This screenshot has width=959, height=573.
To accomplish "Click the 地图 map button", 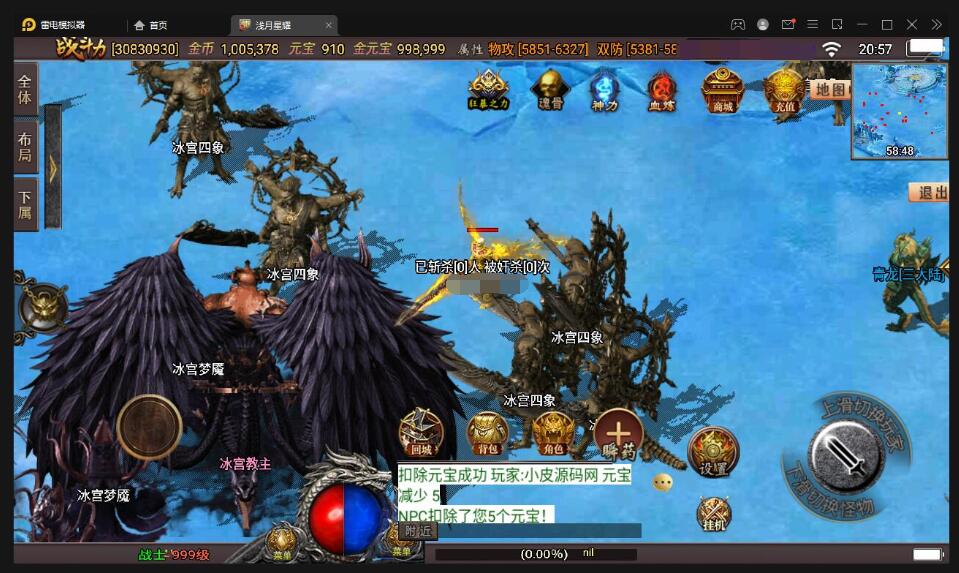I will (829, 89).
